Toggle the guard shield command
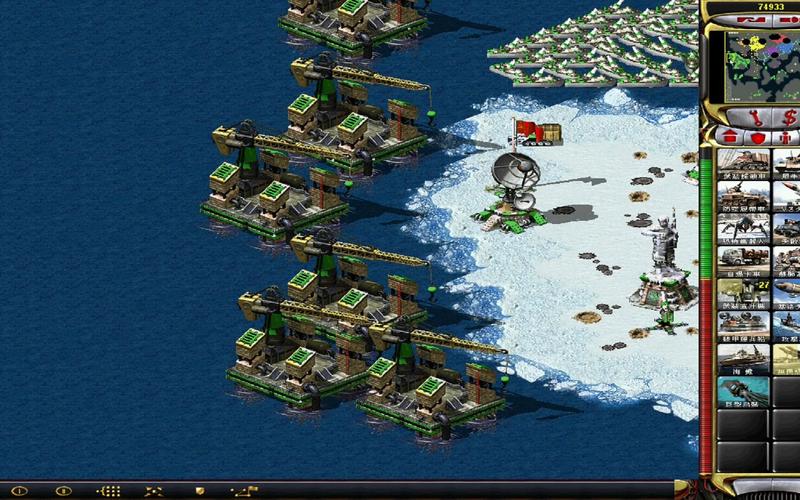 [199, 491]
